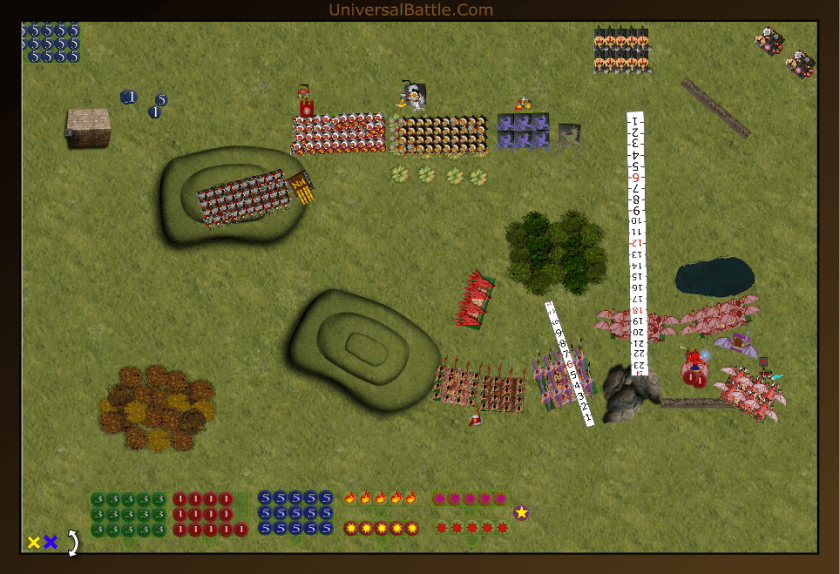
Task: Click the yellow X icon
Action: [x=33, y=542]
